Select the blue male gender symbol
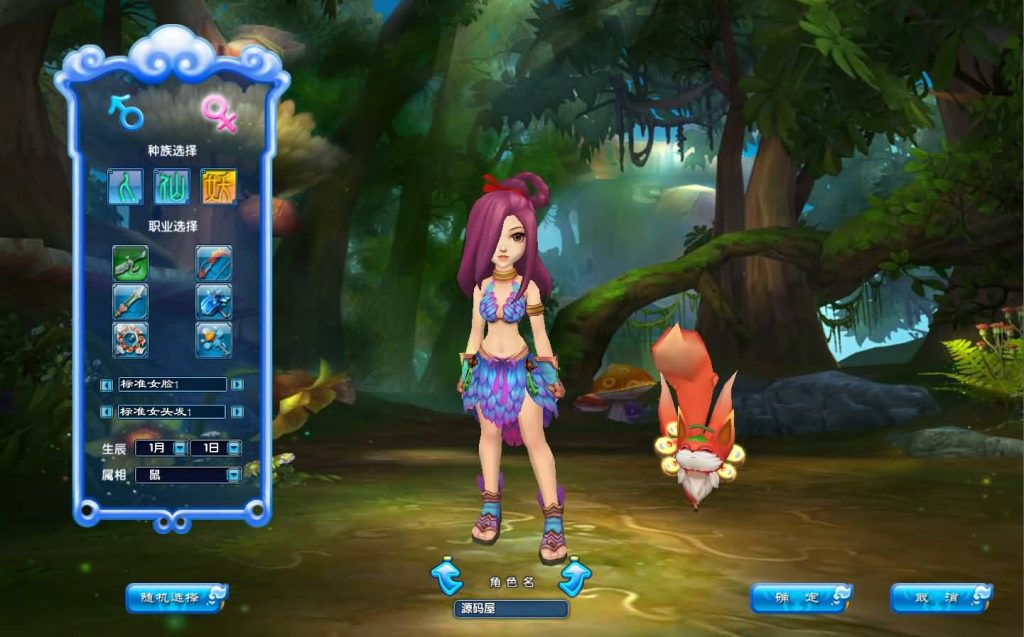This screenshot has width=1024, height=637. click(126, 111)
